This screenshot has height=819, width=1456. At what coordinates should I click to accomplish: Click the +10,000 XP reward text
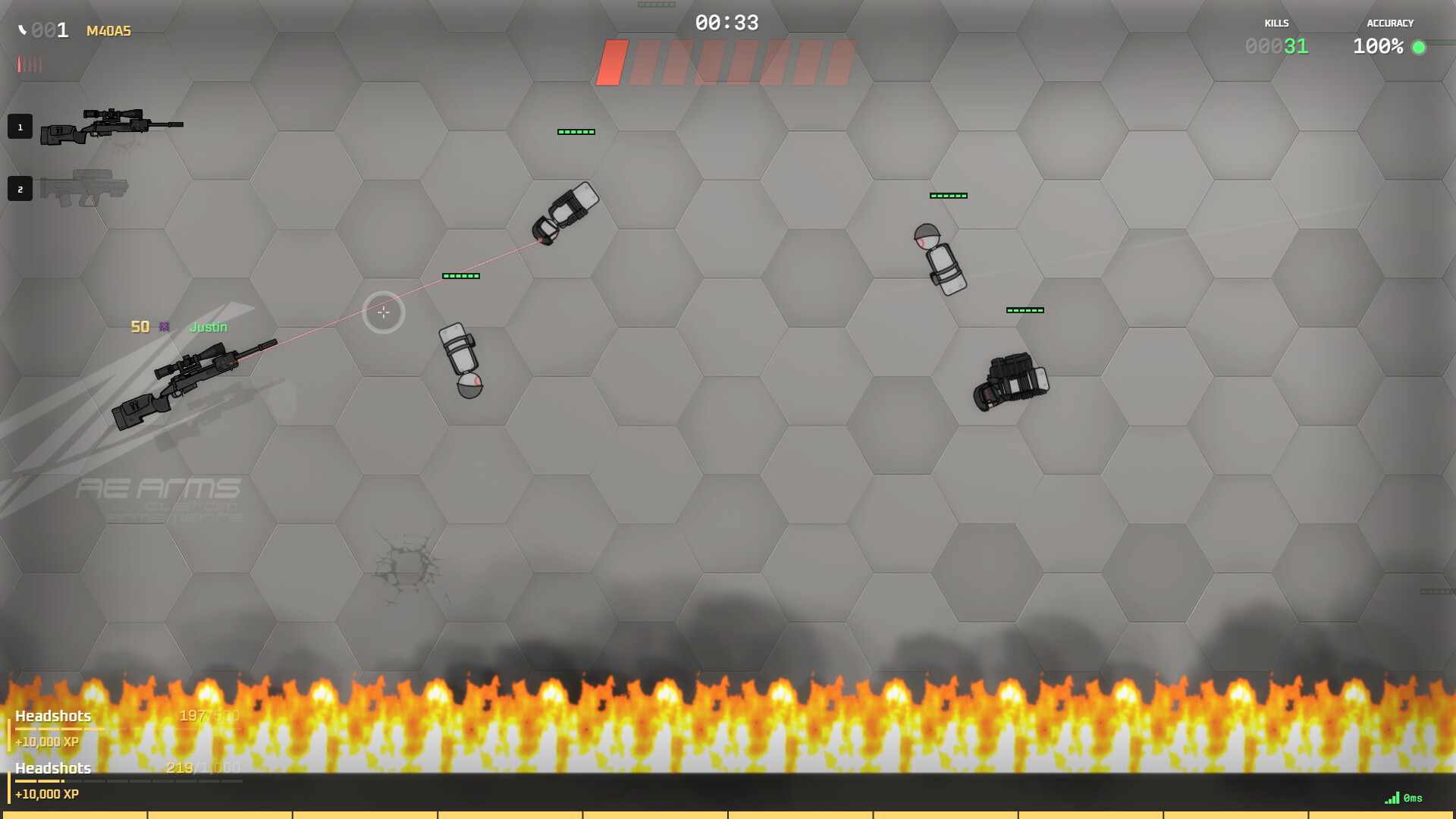point(47,742)
